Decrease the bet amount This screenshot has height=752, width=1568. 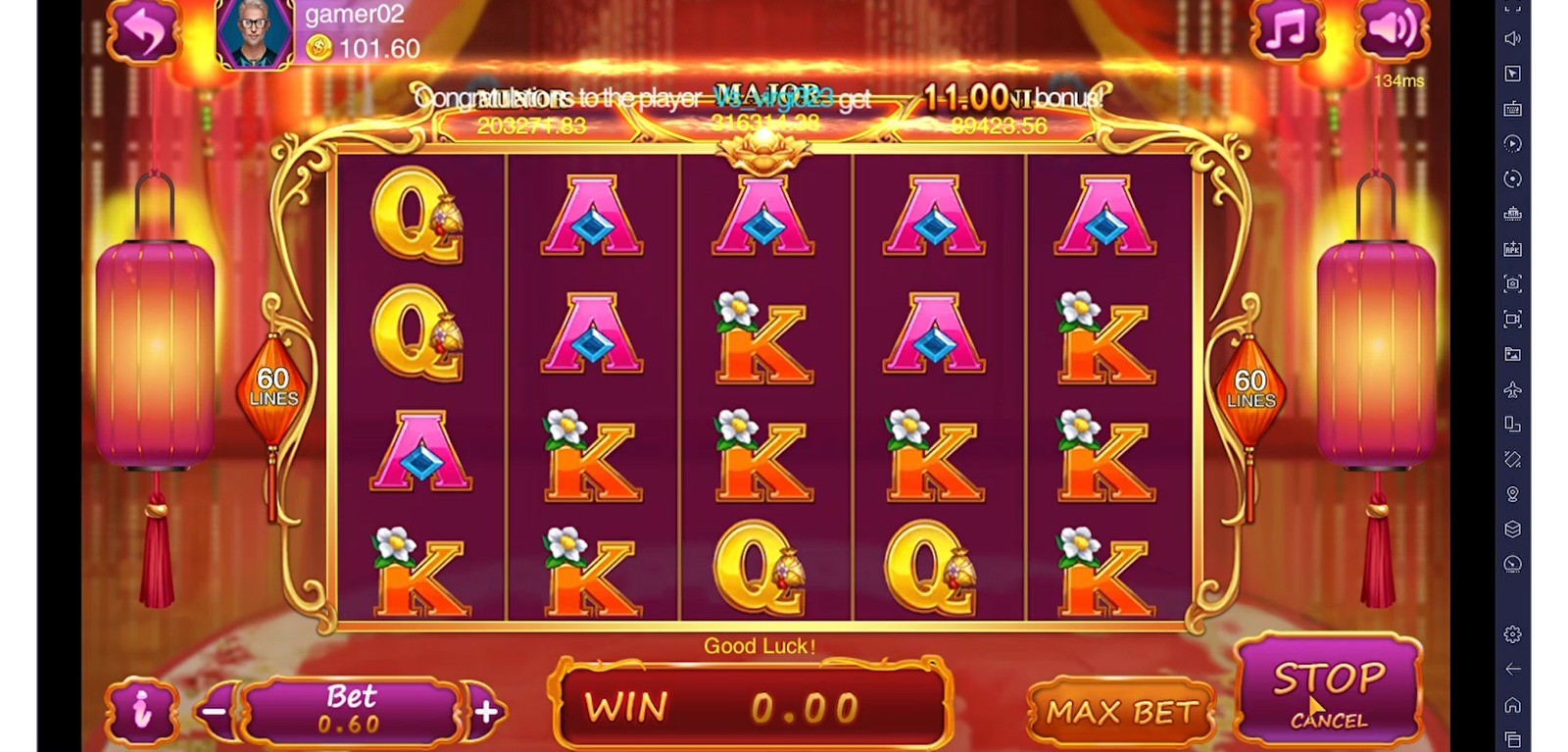tap(217, 711)
